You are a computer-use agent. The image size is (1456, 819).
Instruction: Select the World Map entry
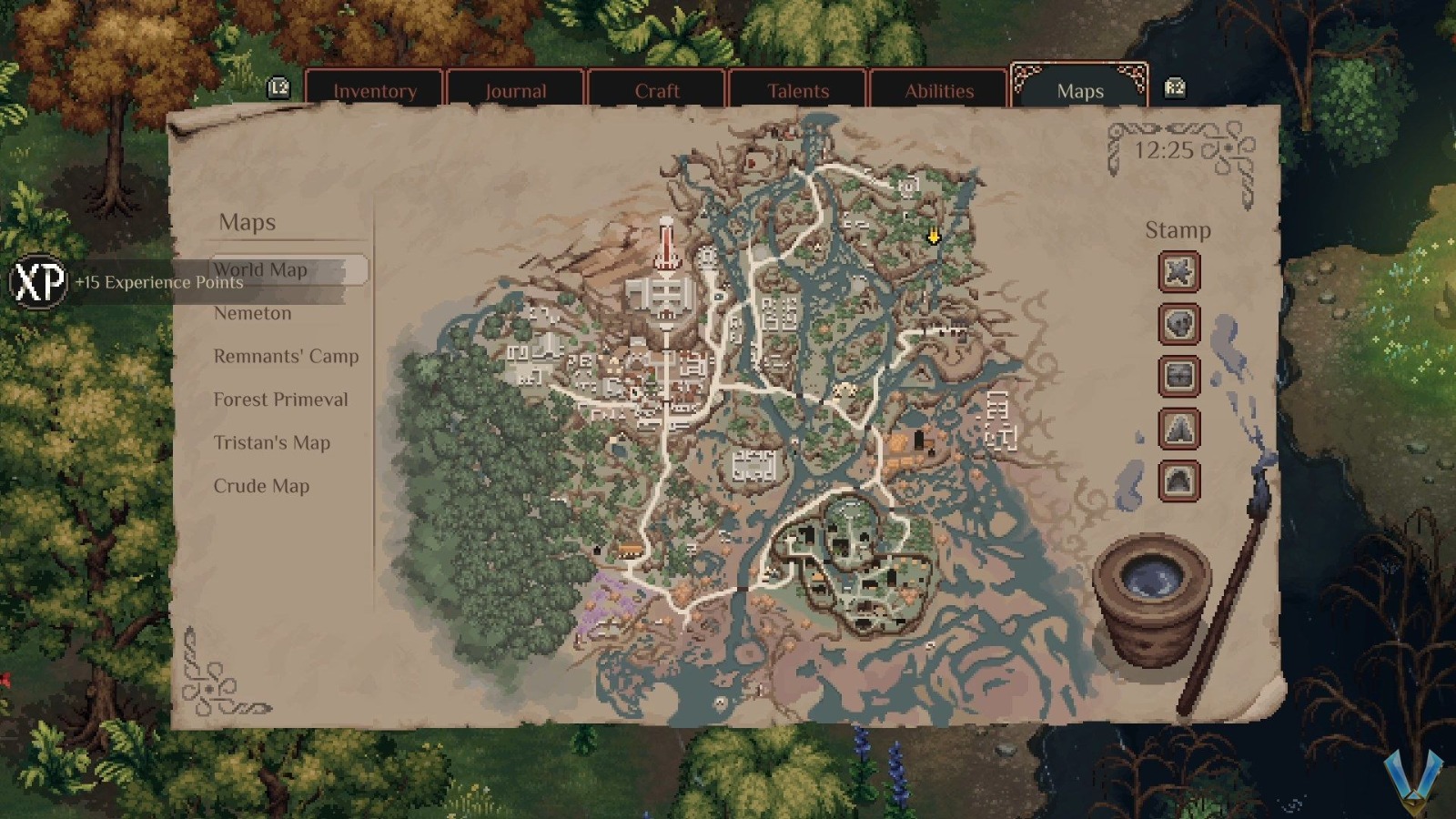(262, 269)
